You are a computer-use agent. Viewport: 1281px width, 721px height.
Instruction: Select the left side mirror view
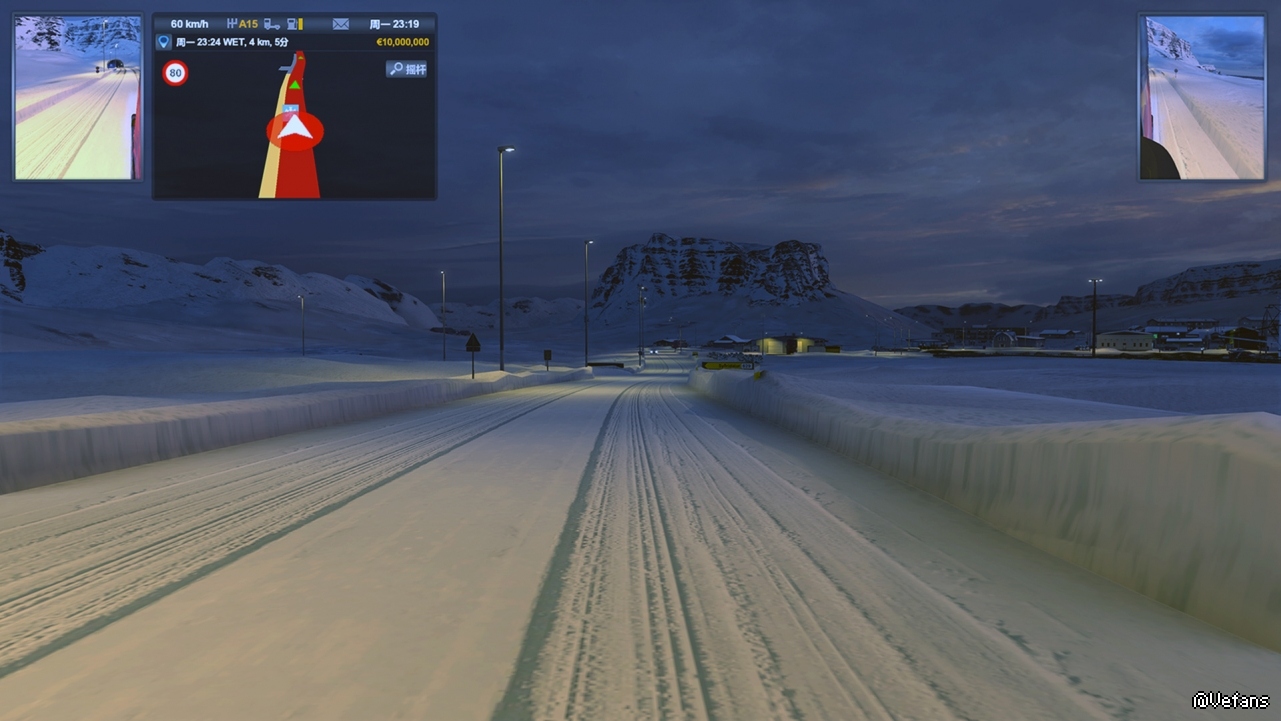(78, 97)
